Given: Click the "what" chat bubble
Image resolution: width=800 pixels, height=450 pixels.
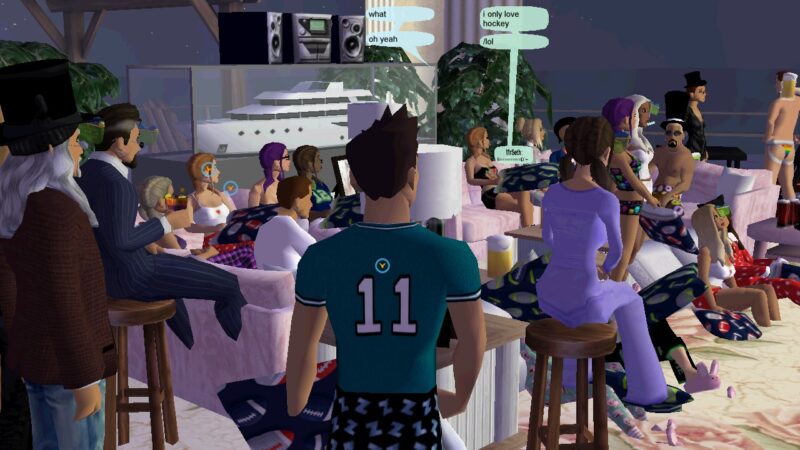Looking at the screenshot, I should click(399, 16).
